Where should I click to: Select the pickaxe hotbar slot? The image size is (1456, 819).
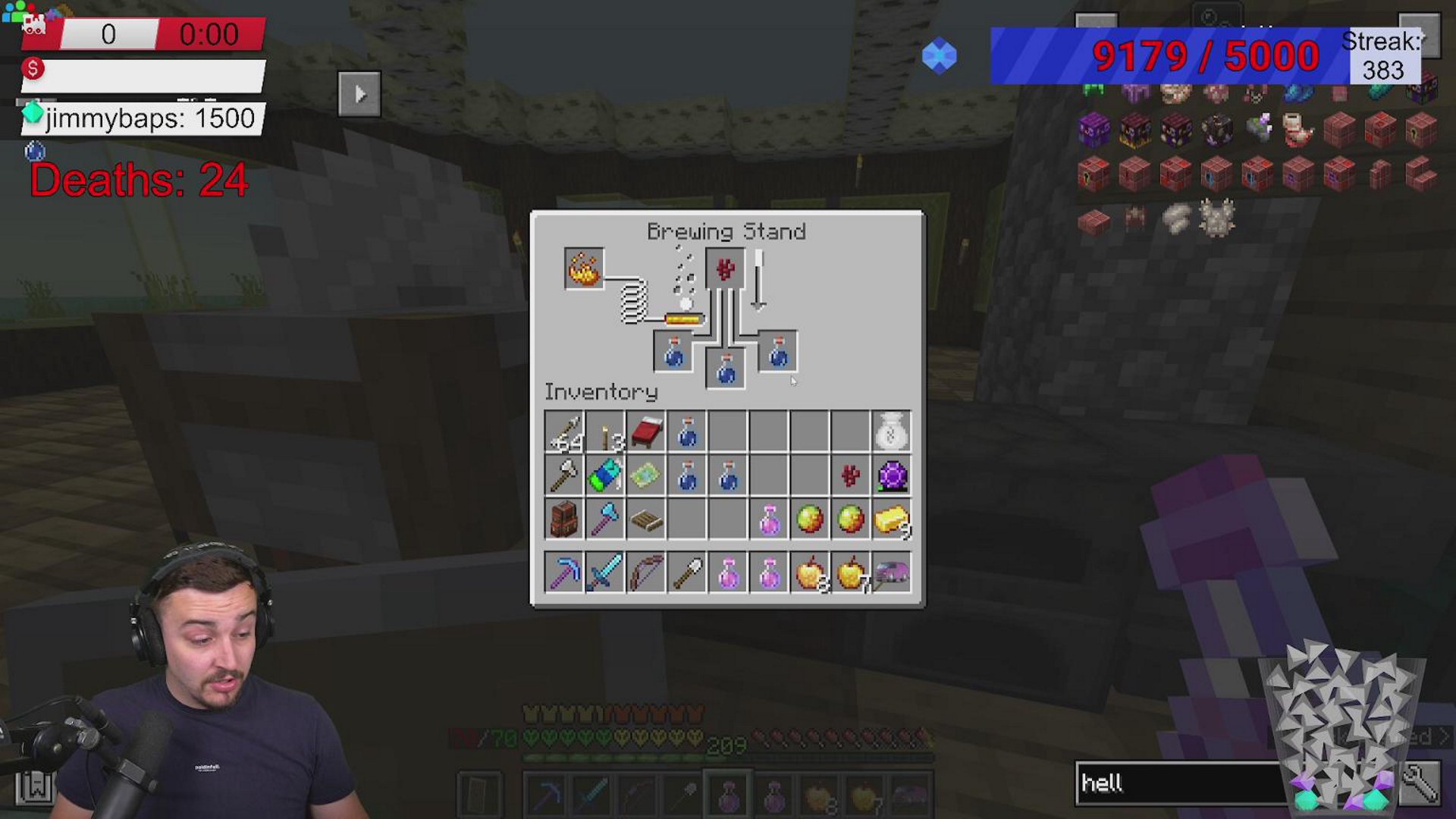(564, 573)
